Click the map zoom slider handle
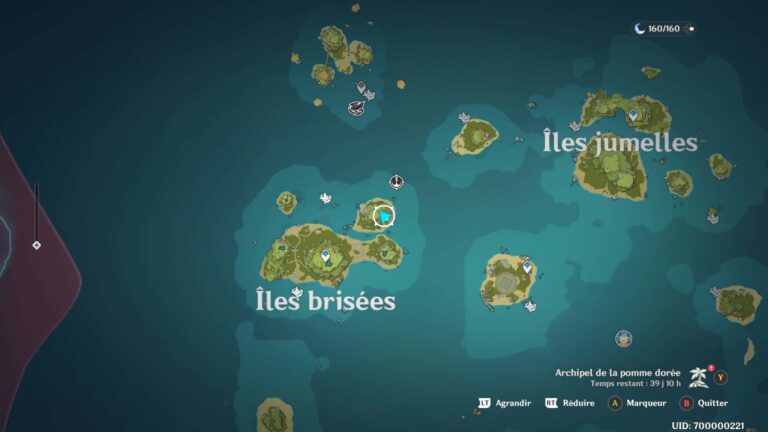Screen dimensions: 768x432 [37, 244]
